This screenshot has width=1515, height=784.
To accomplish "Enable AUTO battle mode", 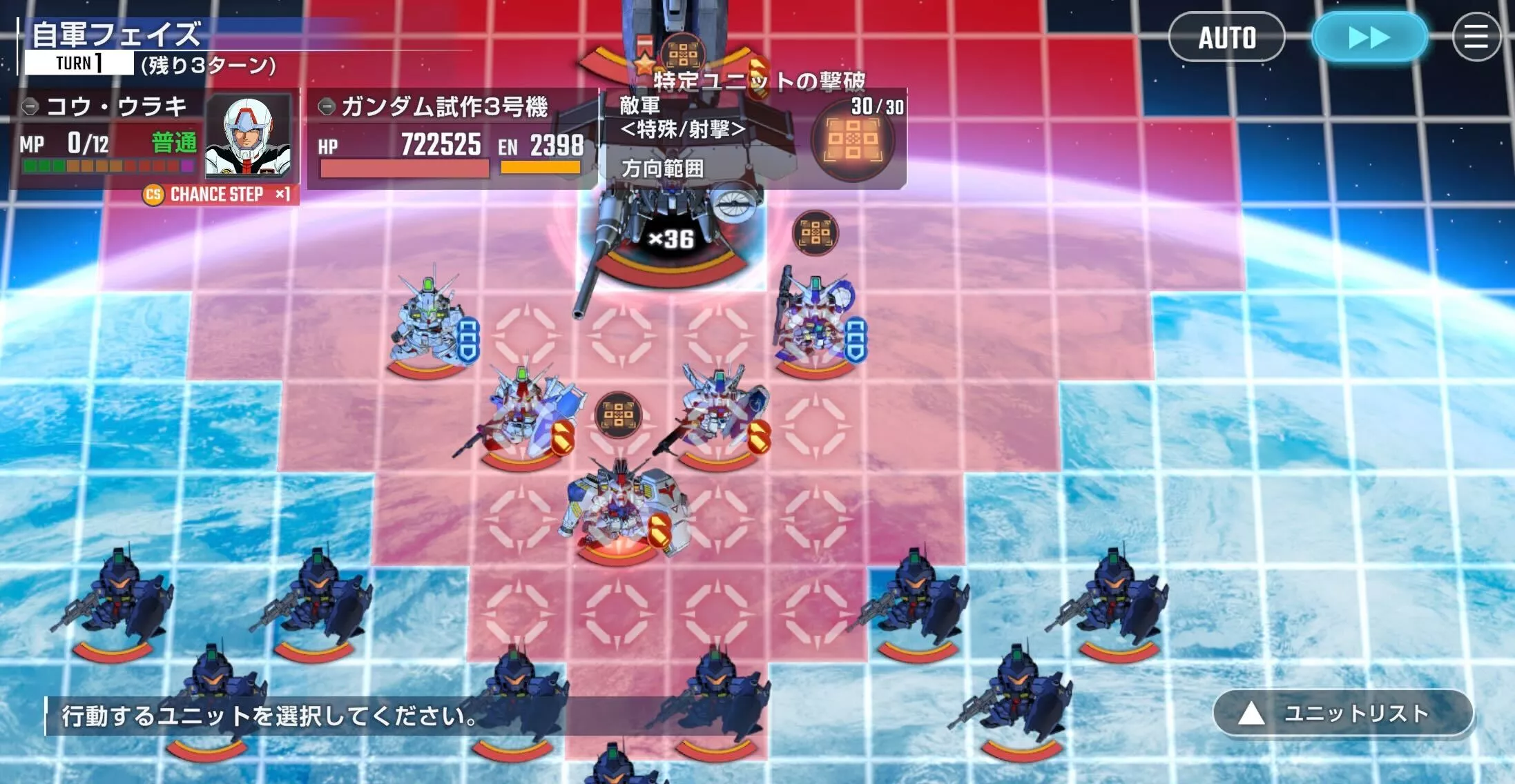I will [x=1228, y=38].
